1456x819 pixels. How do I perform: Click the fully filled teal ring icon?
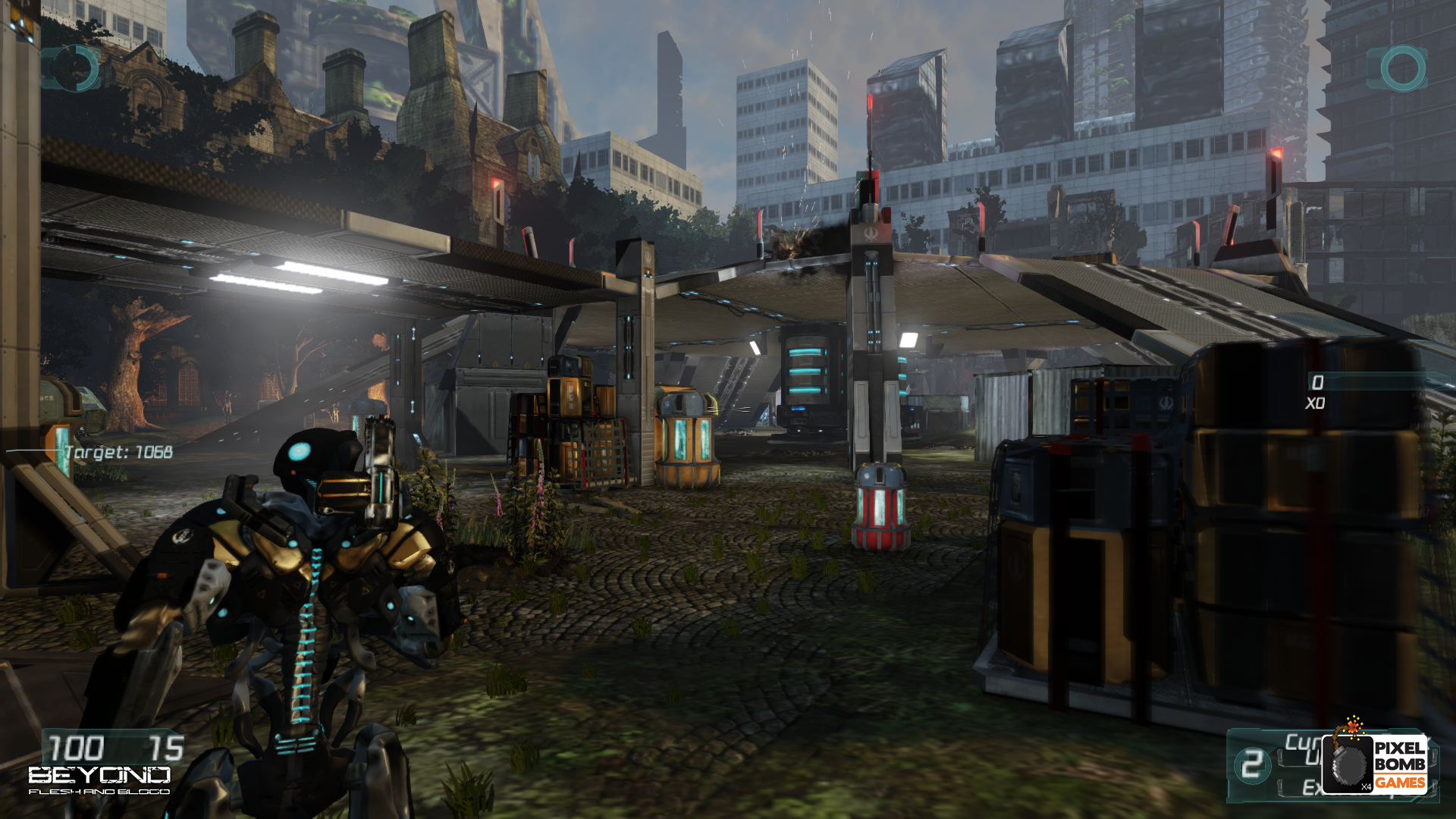[1402, 69]
